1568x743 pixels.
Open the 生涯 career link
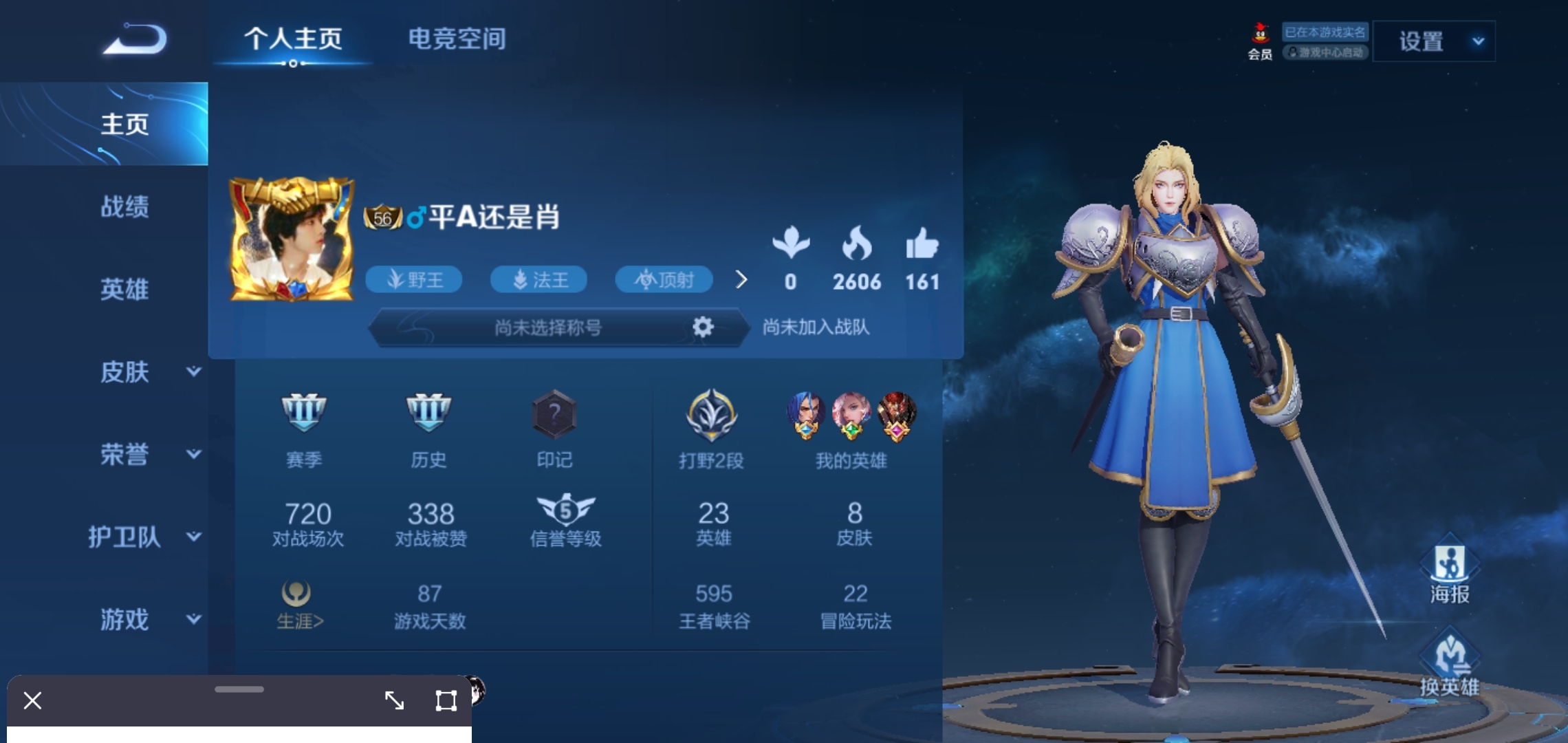click(x=299, y=605)
